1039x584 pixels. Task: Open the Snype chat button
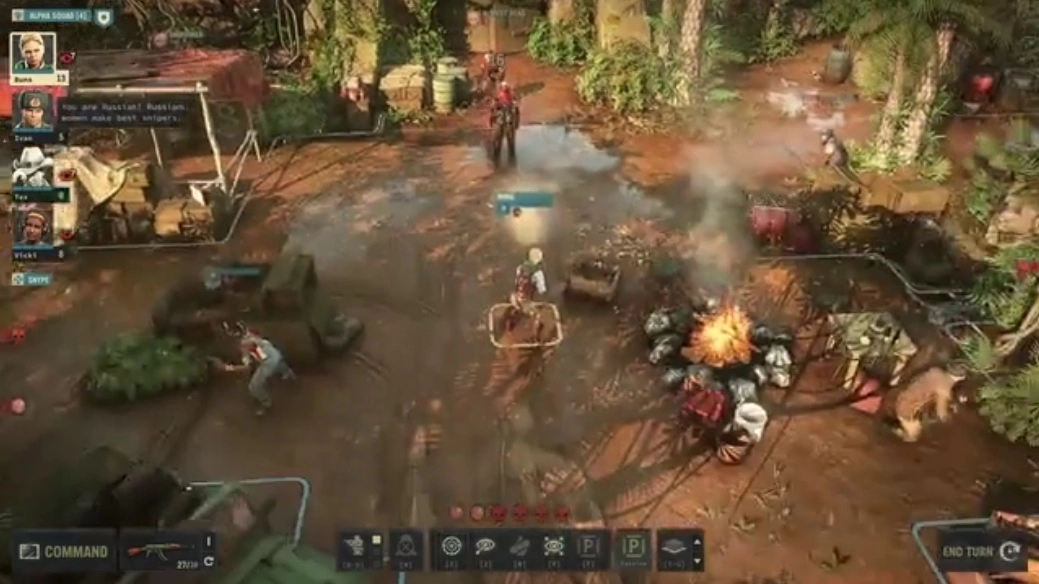click(31, 280)
